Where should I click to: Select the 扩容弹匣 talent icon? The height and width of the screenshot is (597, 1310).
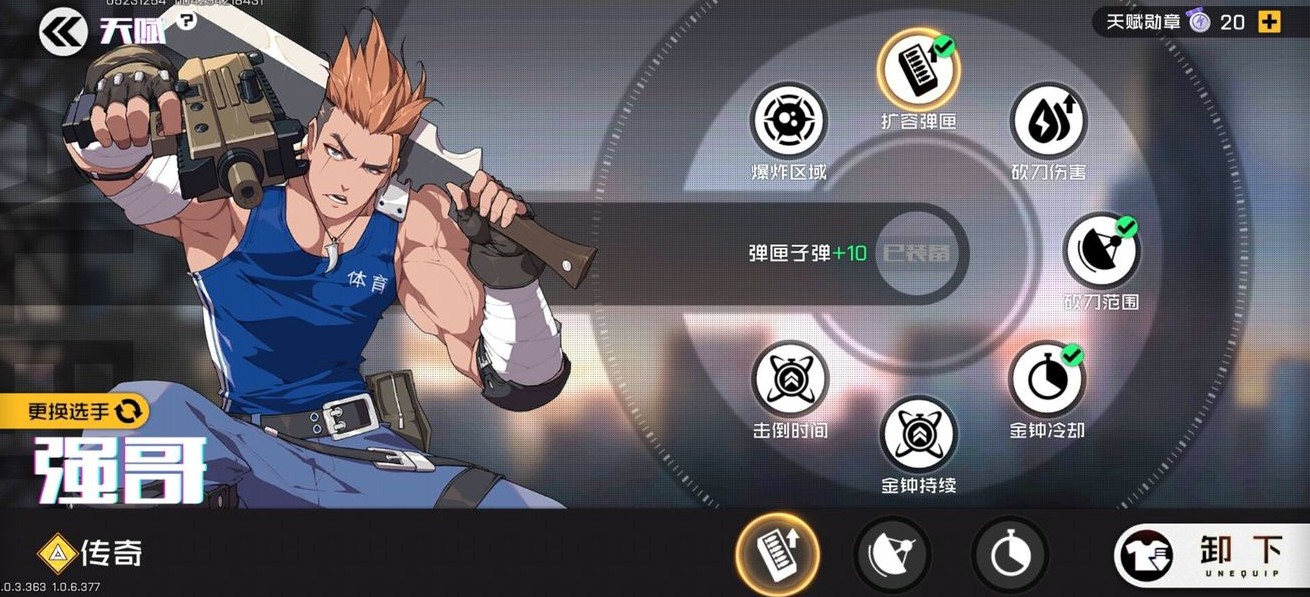coord(918,69)
